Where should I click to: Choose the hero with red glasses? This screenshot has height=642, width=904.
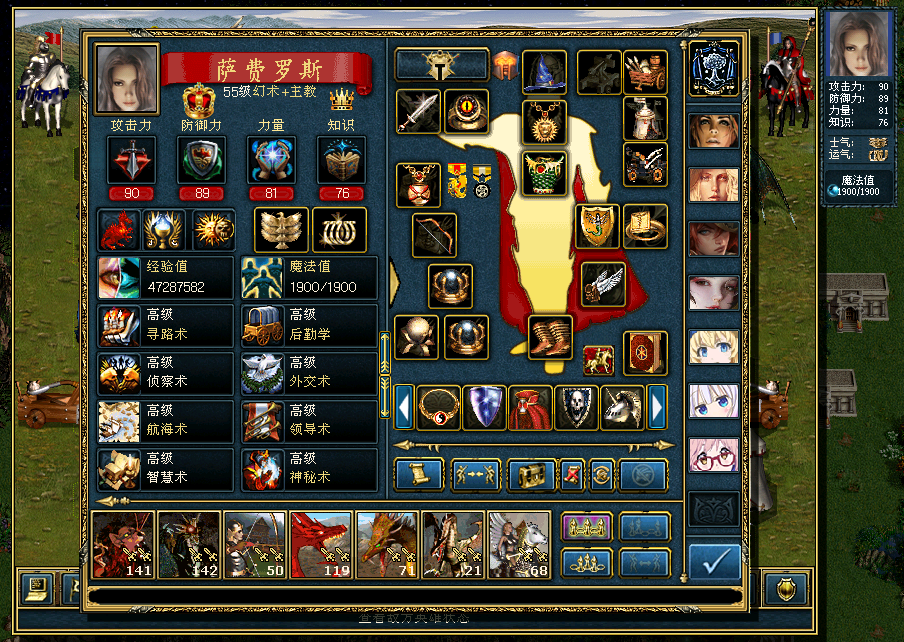click(713, 455)
